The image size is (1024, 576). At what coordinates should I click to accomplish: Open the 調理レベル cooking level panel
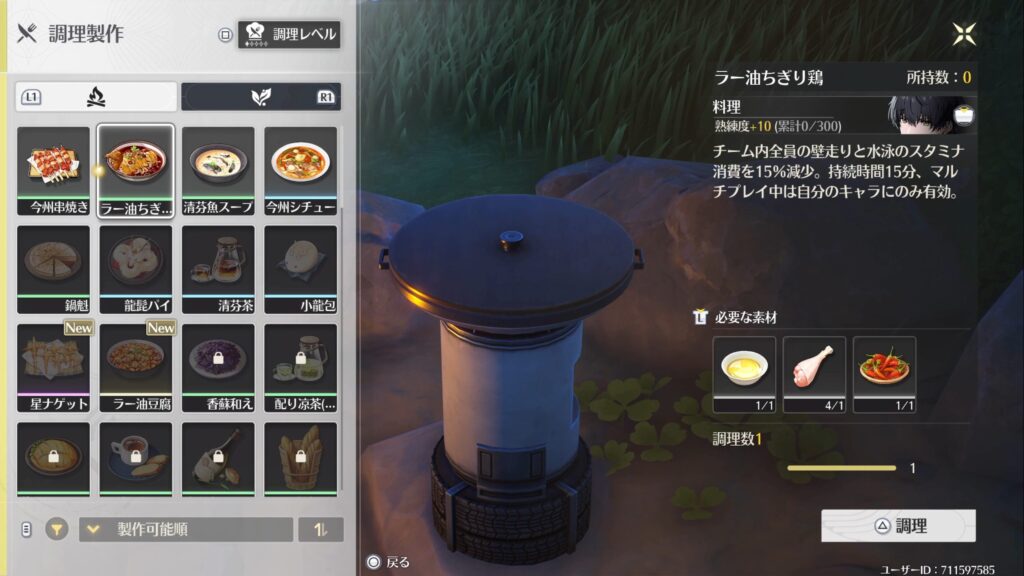click(290, 35)
